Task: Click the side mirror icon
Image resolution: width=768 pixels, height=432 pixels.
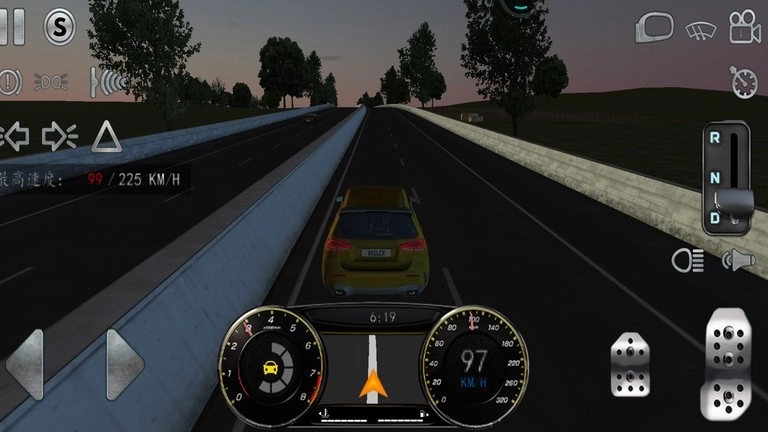Action: pyautogui.click(x=654, y=28)
